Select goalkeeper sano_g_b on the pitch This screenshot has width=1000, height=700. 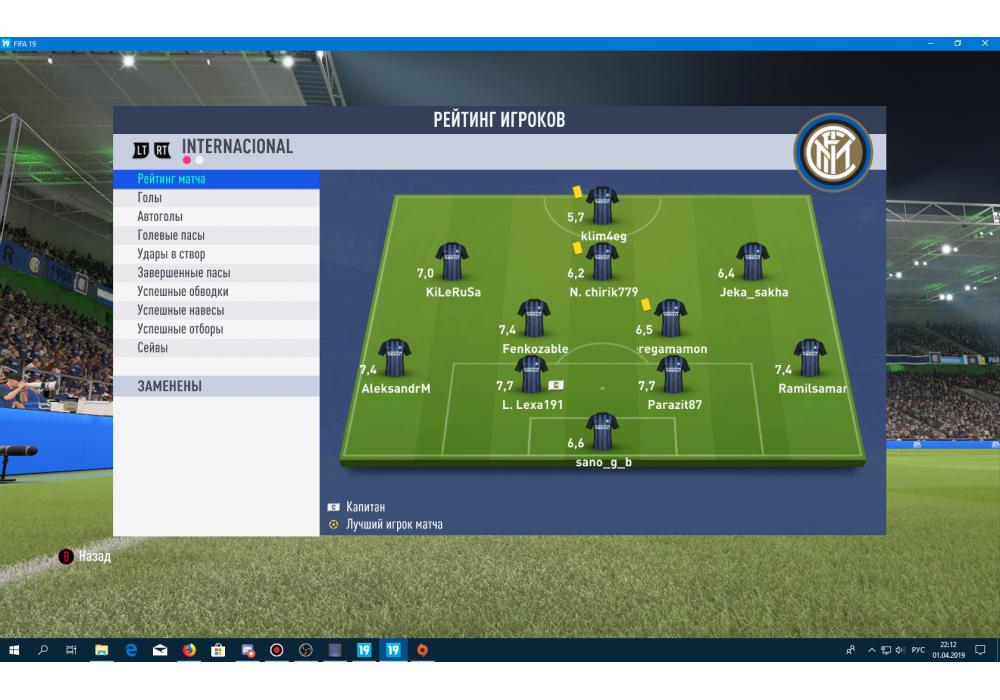point(603,432)
